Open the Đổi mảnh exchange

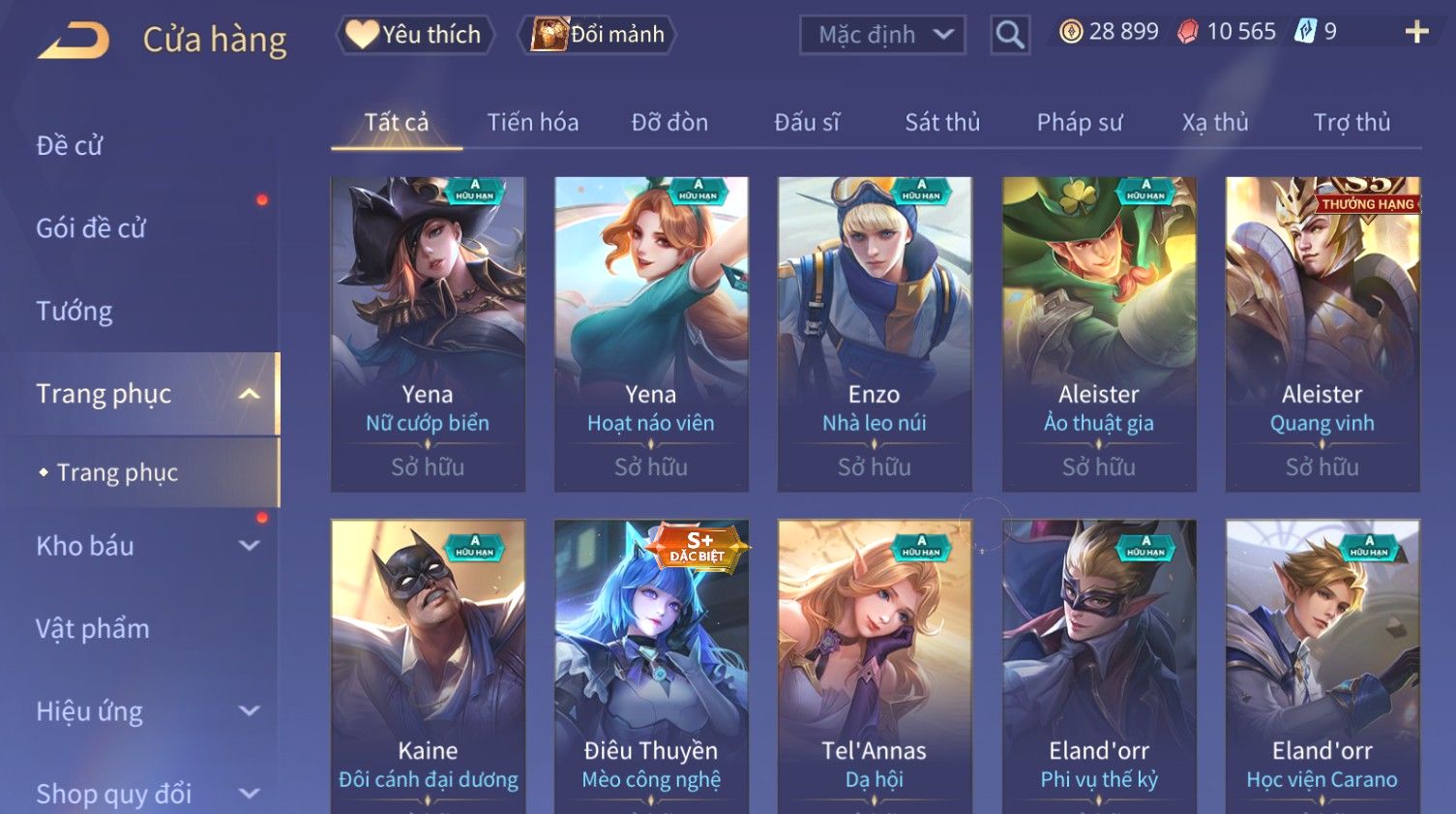pyautogui.click(x=600, y=35)
